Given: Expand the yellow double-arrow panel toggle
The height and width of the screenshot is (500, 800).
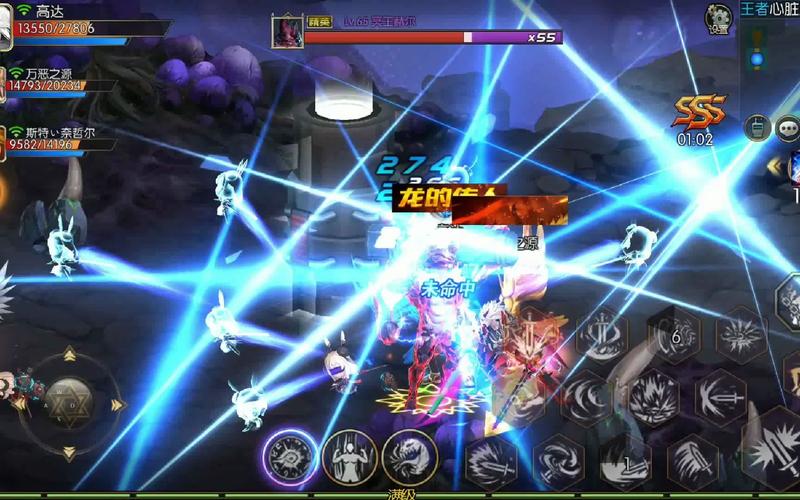Looking at the screenshot, I should click(775, 165).
